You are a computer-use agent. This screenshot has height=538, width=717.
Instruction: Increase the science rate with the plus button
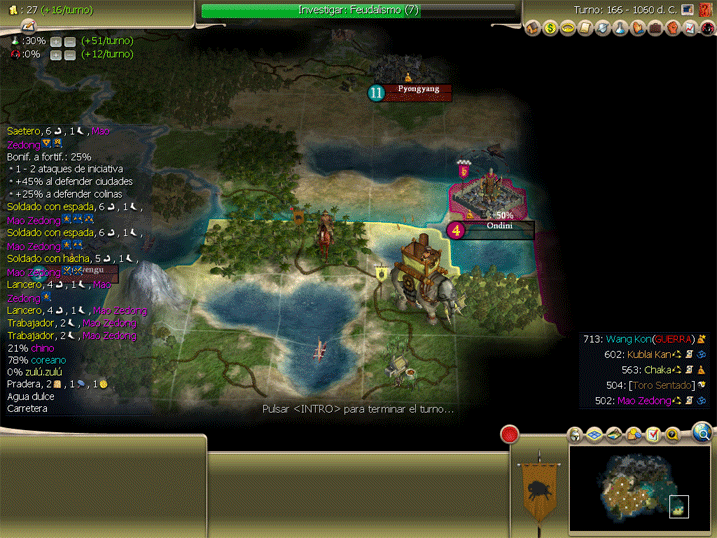(x=56, y=41)
